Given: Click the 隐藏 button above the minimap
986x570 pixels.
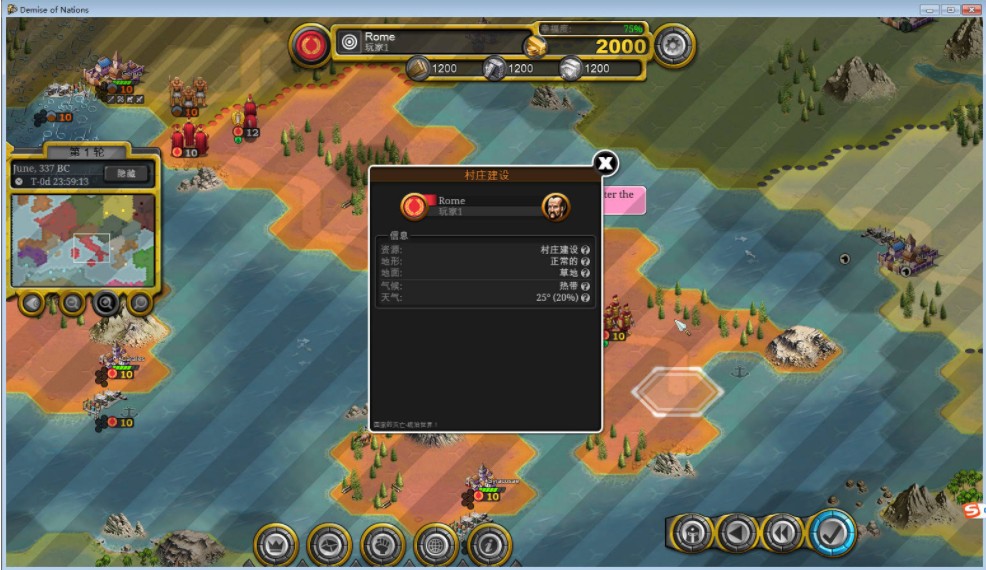Looking at the screenshot, I should click(x=125, y=173).
